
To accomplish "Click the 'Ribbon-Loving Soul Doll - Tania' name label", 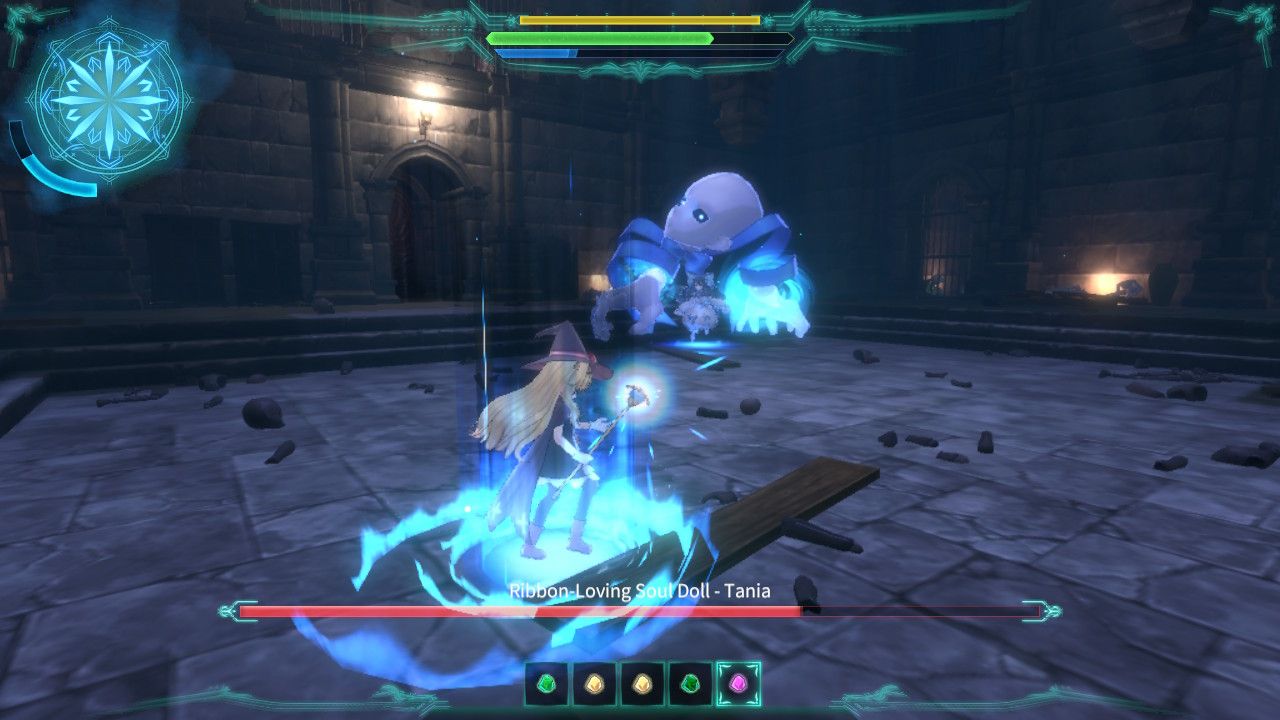I will 640,590.
